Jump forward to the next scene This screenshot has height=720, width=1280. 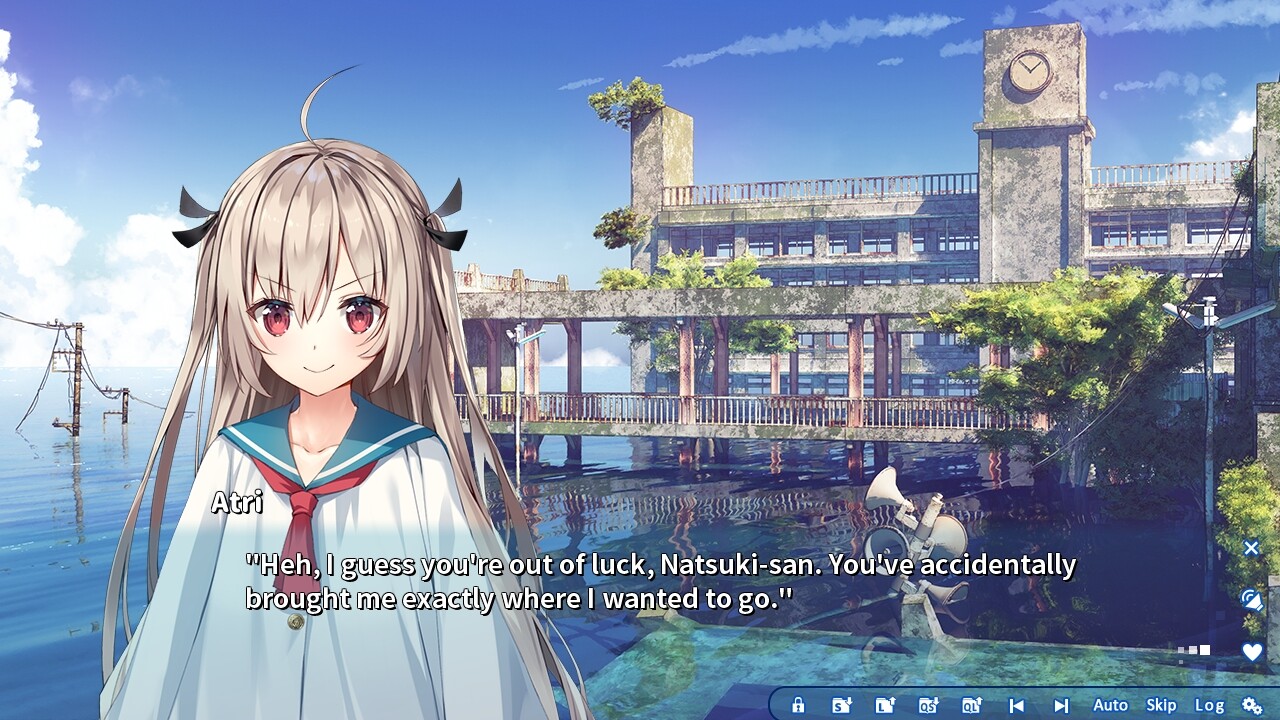click(x=1061, y=705)
